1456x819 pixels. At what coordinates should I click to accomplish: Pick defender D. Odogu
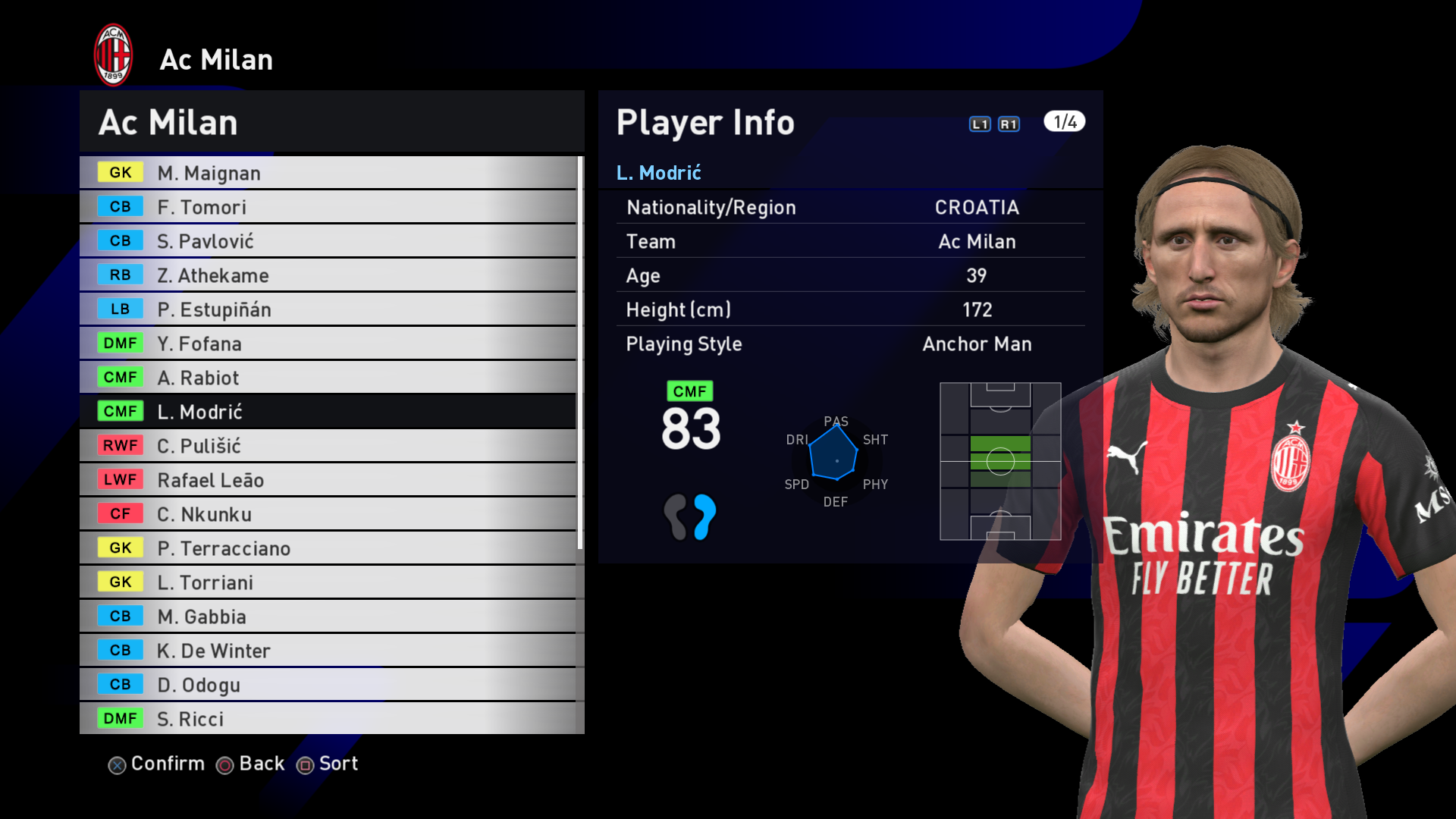pyautogui.click(x=328, y=685)
